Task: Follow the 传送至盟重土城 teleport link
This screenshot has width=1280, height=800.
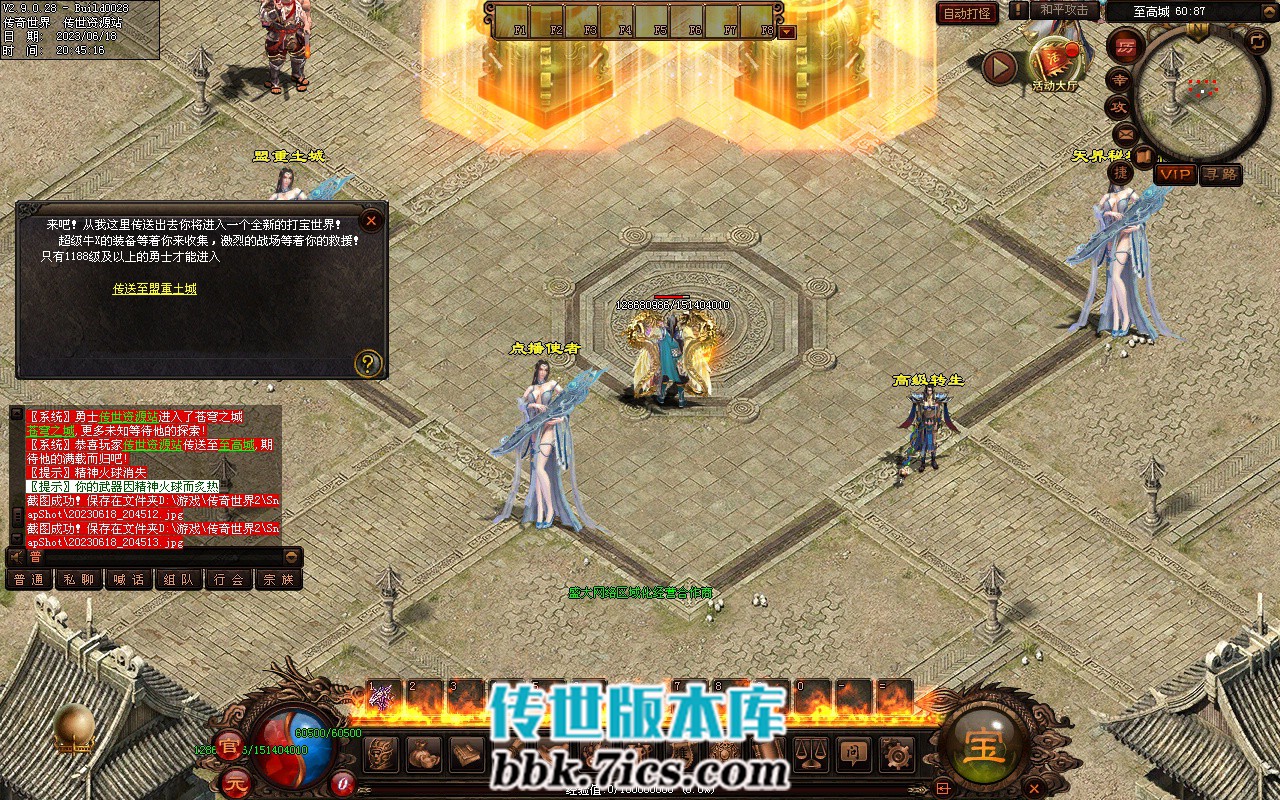Action: point(155,289)
